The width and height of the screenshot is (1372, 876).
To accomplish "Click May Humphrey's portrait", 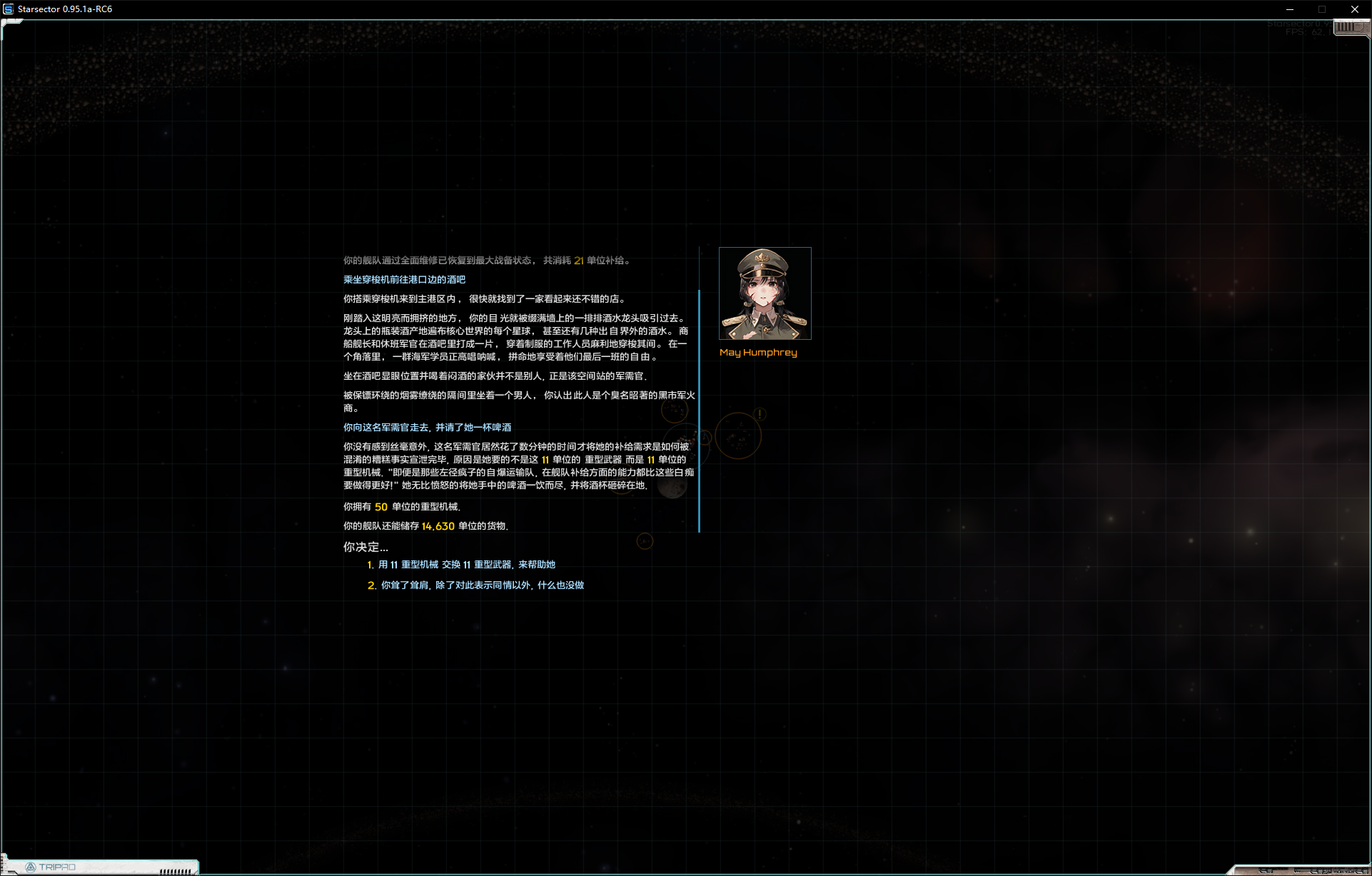I will (x=765, y=293).
